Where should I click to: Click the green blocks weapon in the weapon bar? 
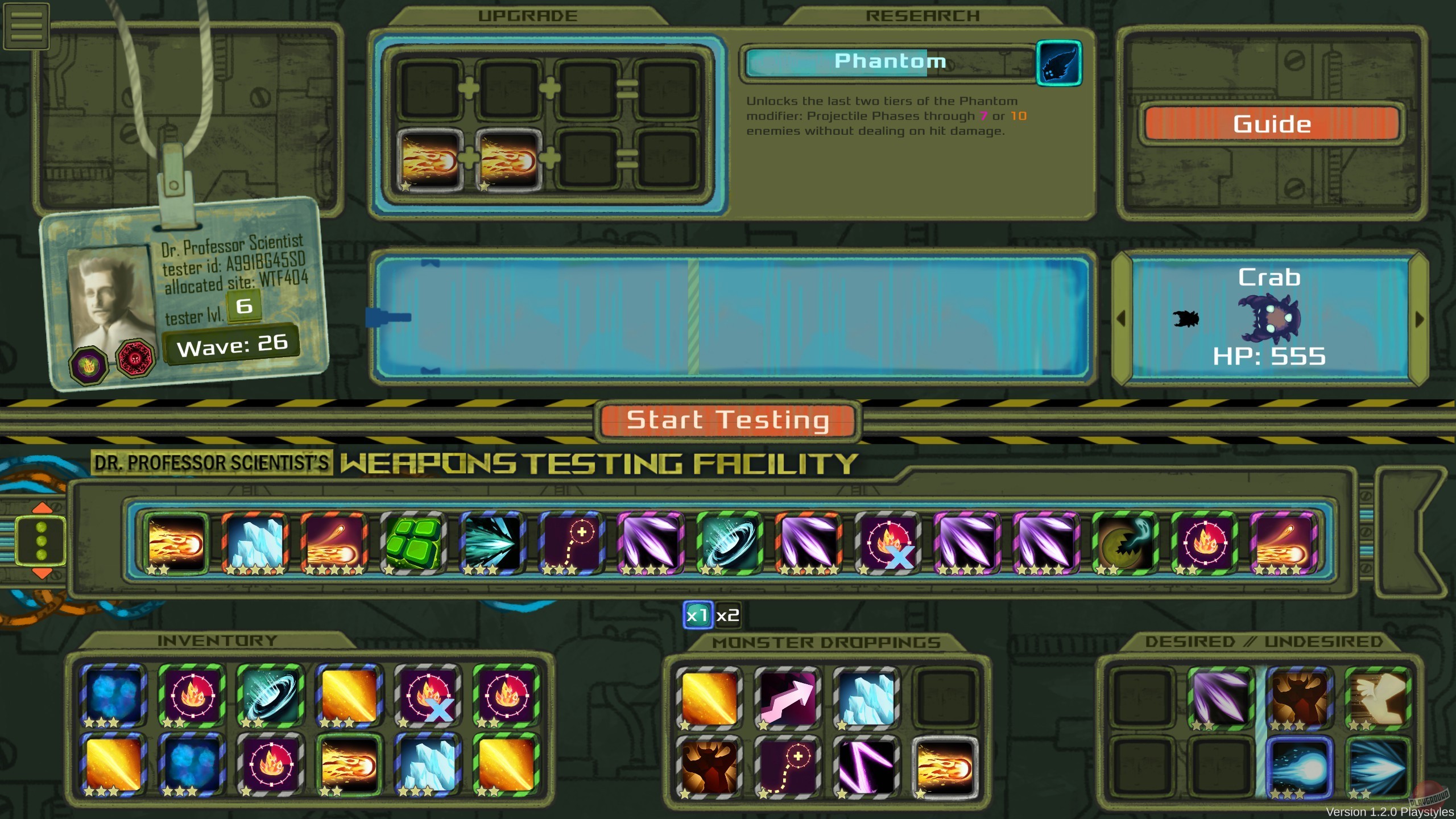click(x=412, y=541)
